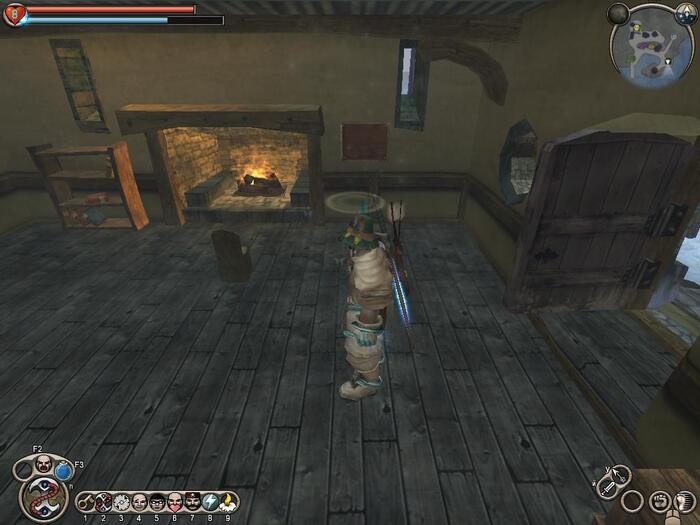Select the bearded face quick slot

pyautogui.click(x=43, y=463)
